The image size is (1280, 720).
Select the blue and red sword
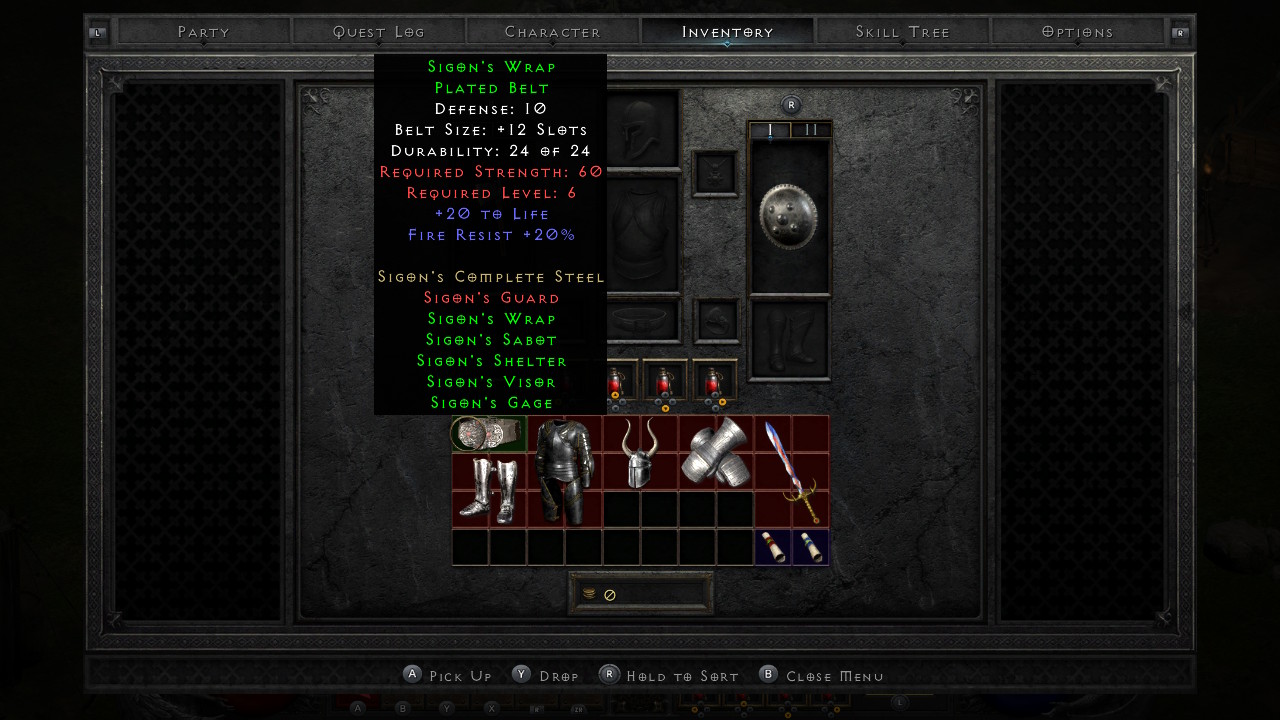(x=791, y=471)
